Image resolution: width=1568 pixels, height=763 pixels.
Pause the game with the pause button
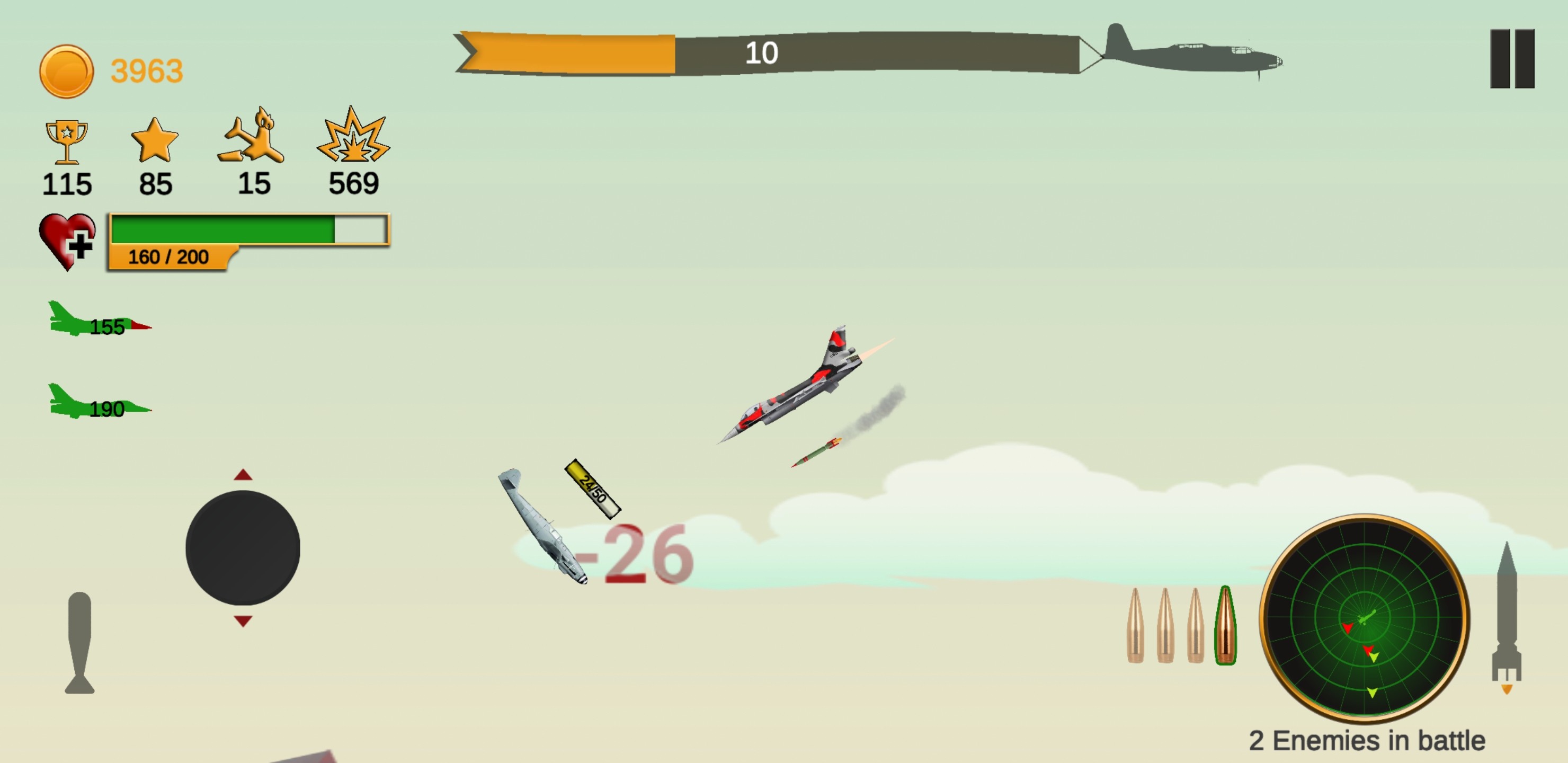pos(1512,58)
